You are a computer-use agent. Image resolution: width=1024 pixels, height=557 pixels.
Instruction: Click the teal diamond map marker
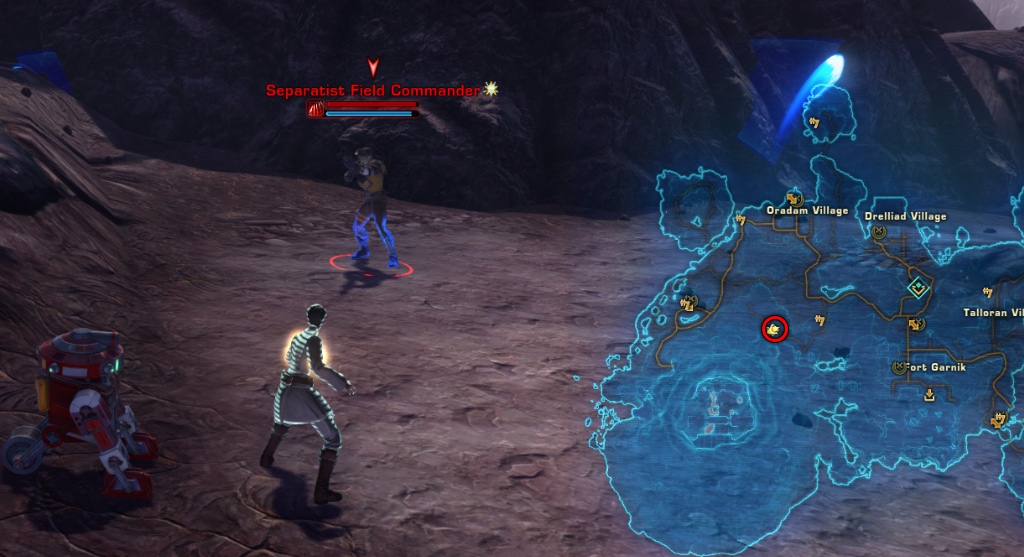pyautogui.click(x=917, y=288)
